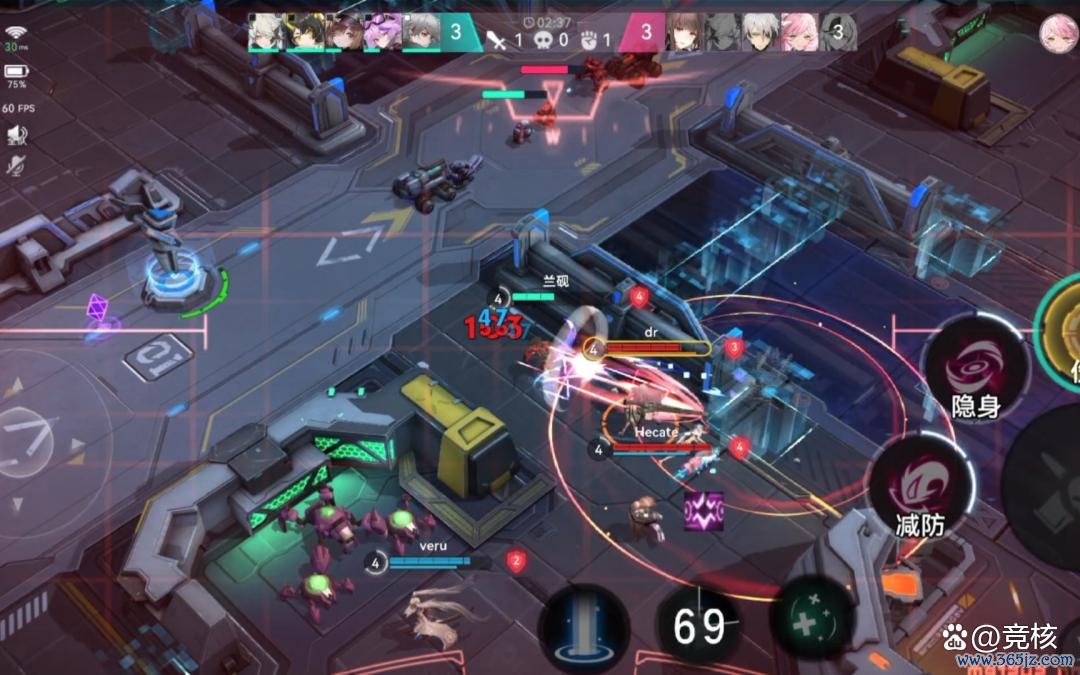This screenshot has height=675, width=1080.
Task: Toggle the speaker voice chat icon
Action: (x=16, y=134)
